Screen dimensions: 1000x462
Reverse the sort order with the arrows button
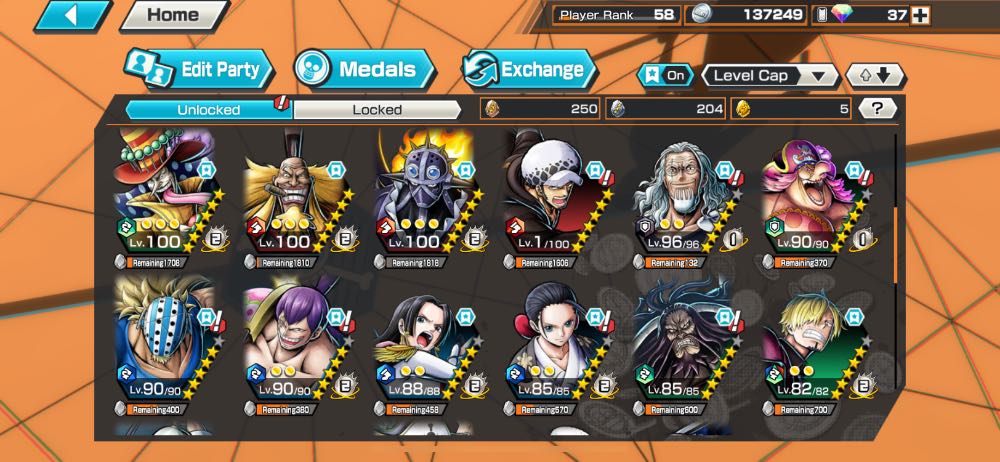coord(875,75)
